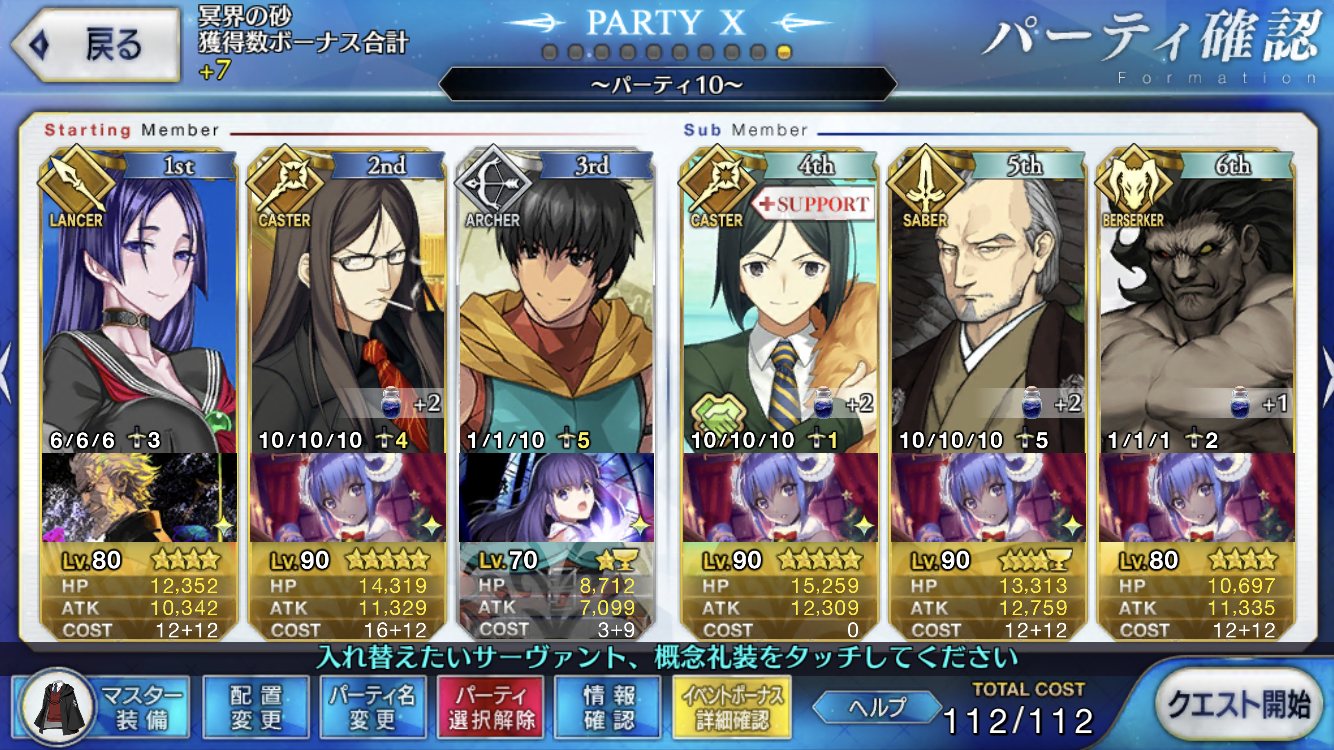Deselect the party with パーティ選択解除

[490, 706]
